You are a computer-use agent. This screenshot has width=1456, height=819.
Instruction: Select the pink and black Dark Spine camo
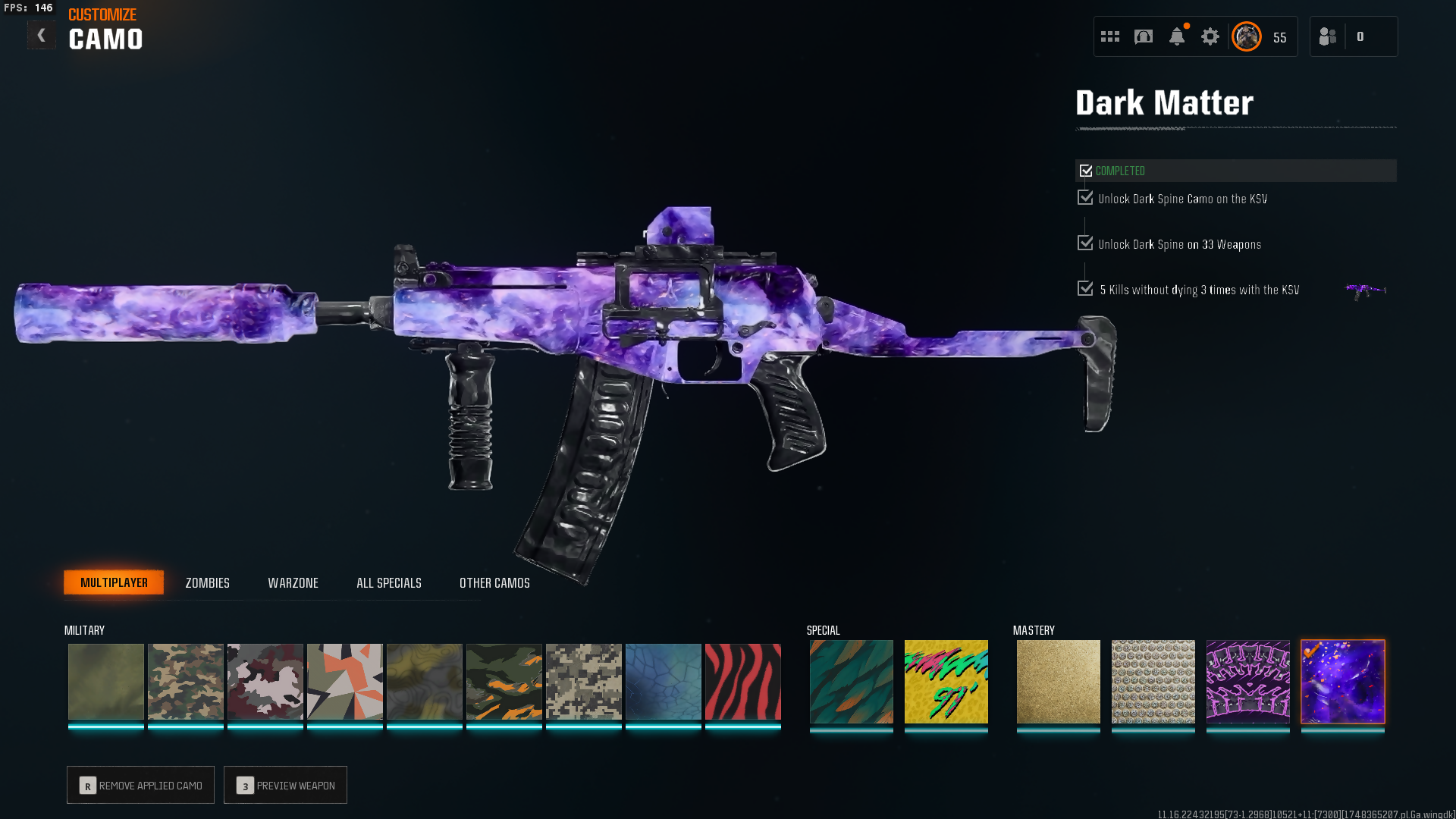click(1247, 681)
